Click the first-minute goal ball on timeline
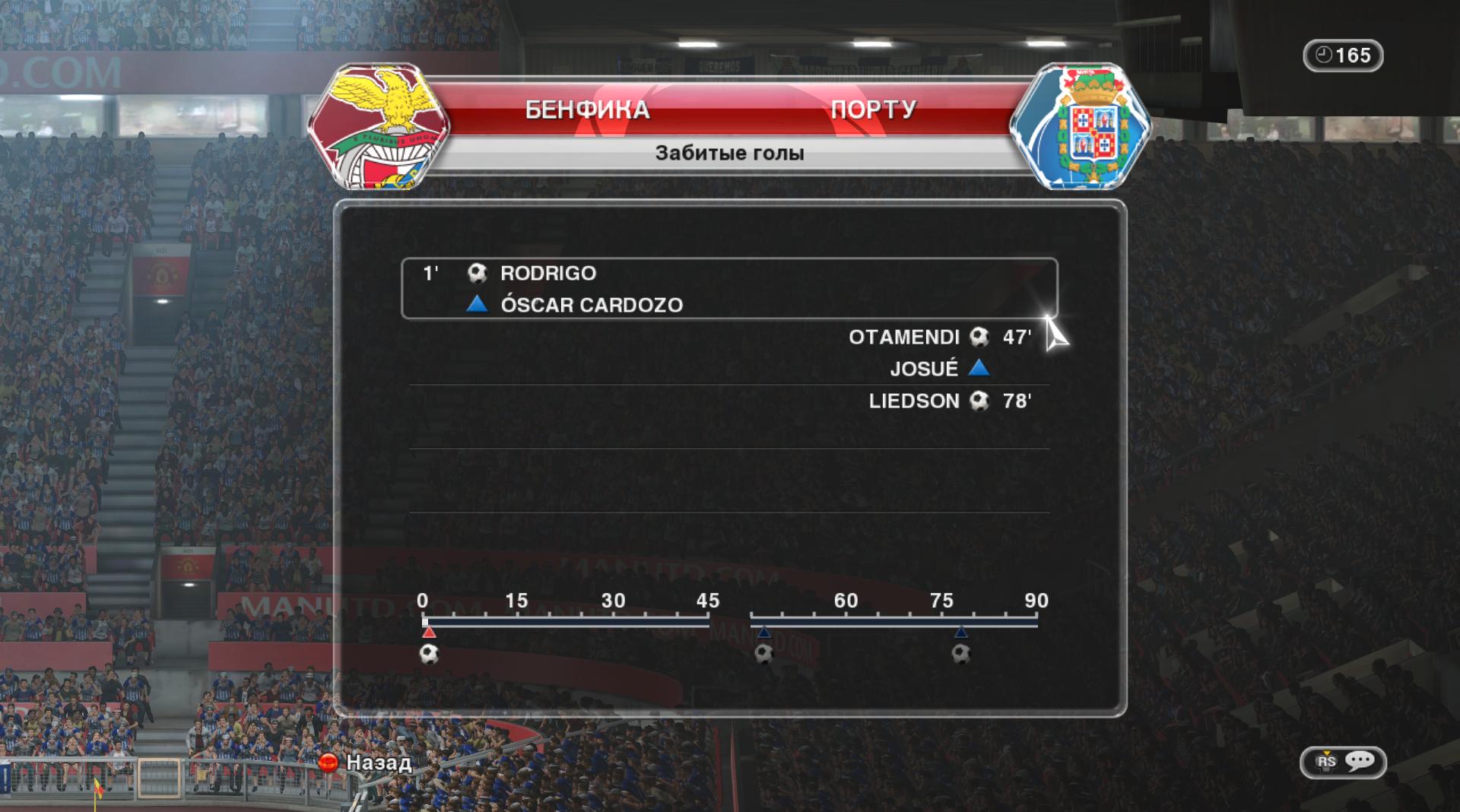 tap(430, 654)
